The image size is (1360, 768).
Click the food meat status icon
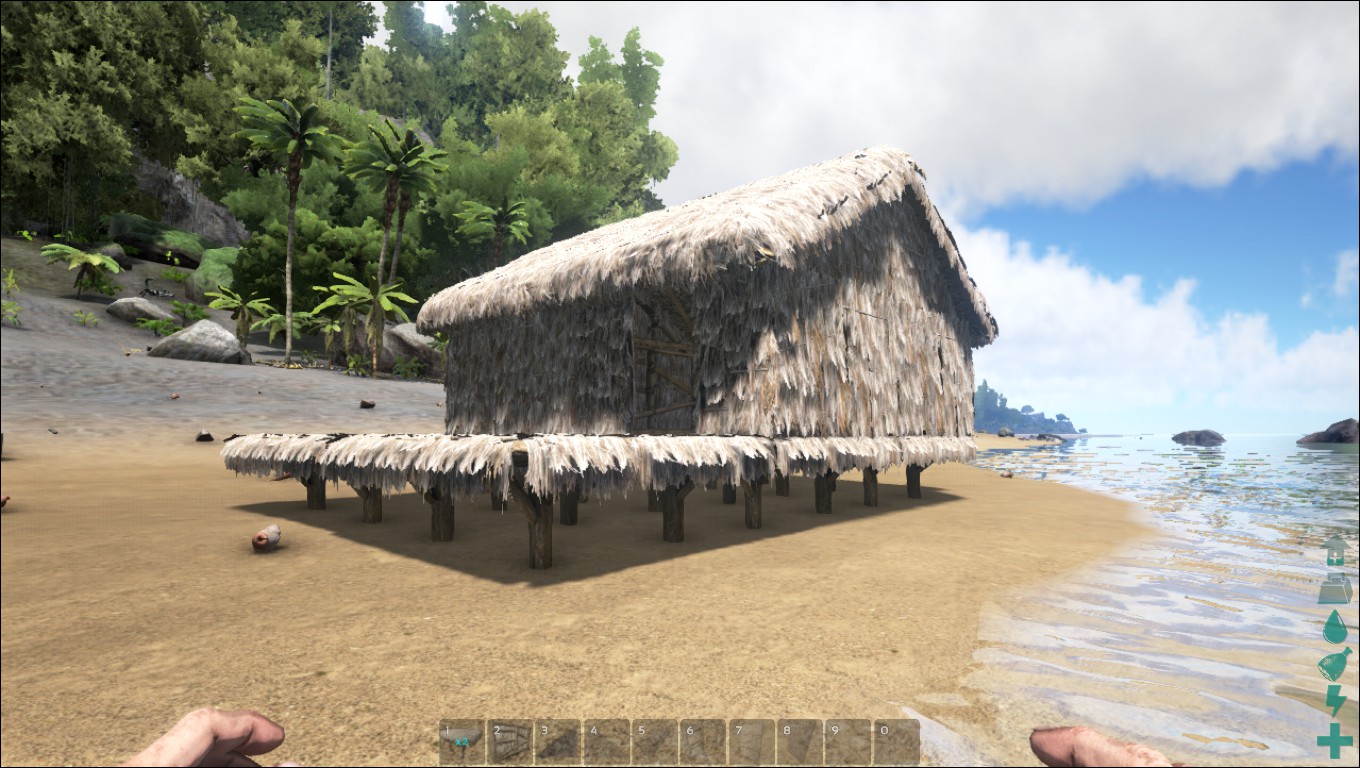coord(1335,664)
